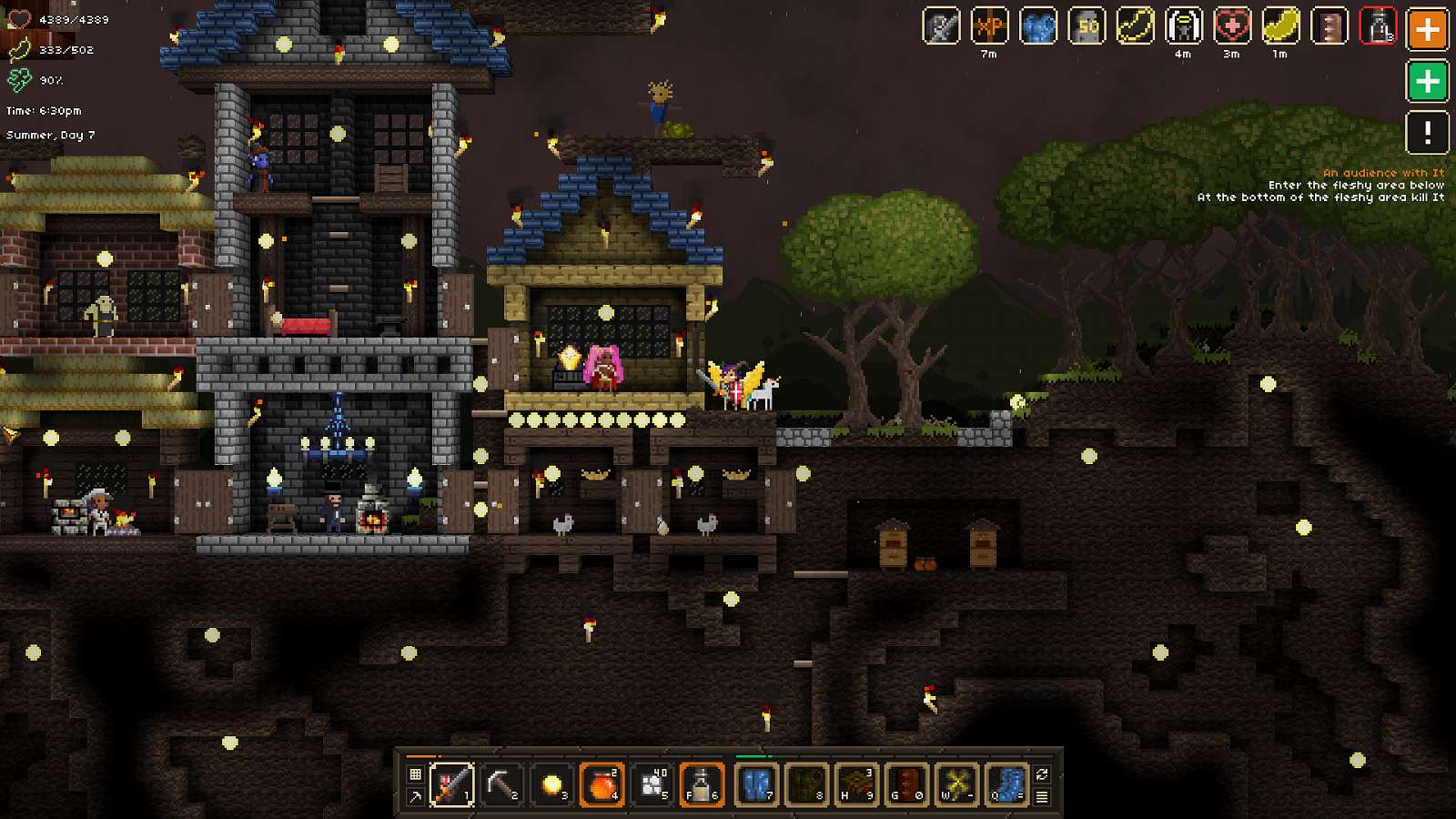Viewport: 1456px width, 819px height.
Task: Expand the orange plus panel
Action: click(x=1428, y=29)
